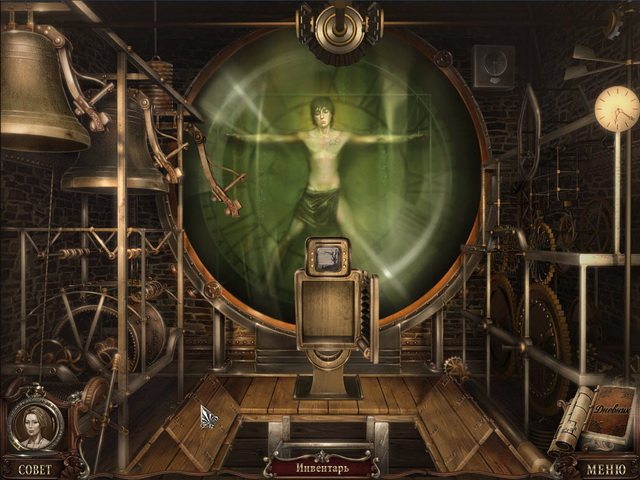
Task: Open the МЕНЮ game menu
Action: coord(607,468)
